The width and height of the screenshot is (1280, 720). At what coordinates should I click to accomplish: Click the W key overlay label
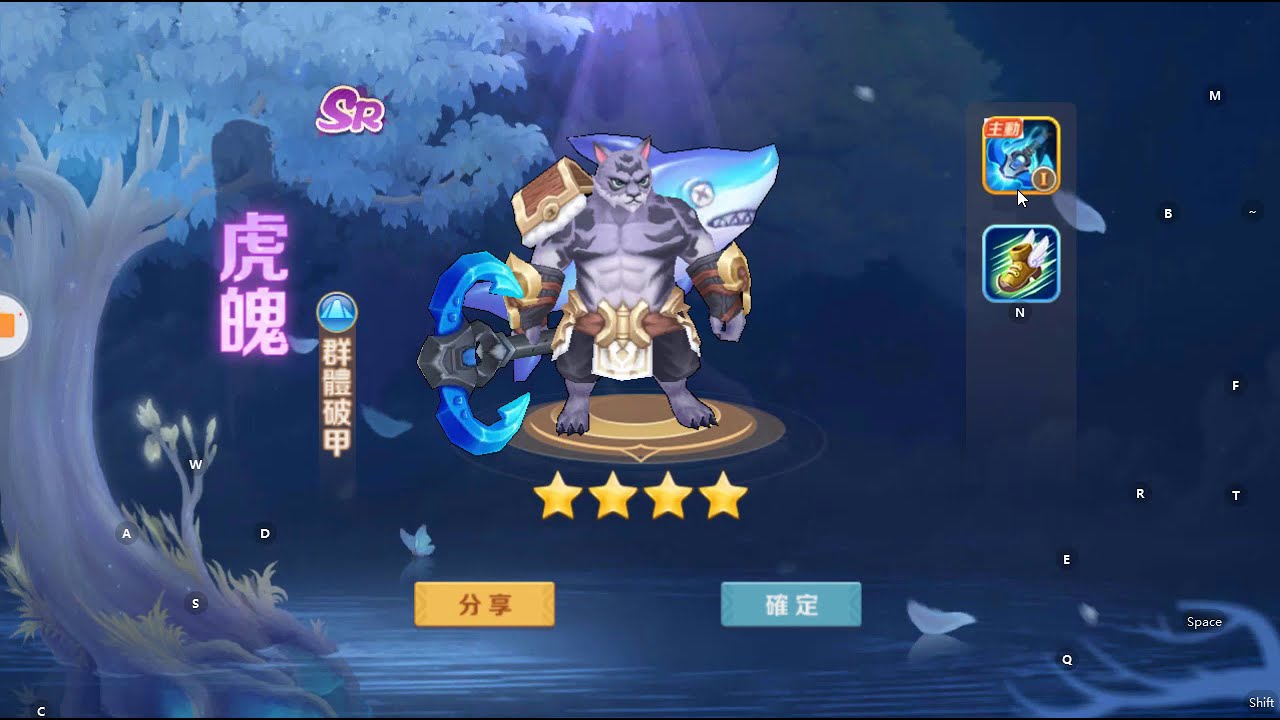tap(196, 464)
